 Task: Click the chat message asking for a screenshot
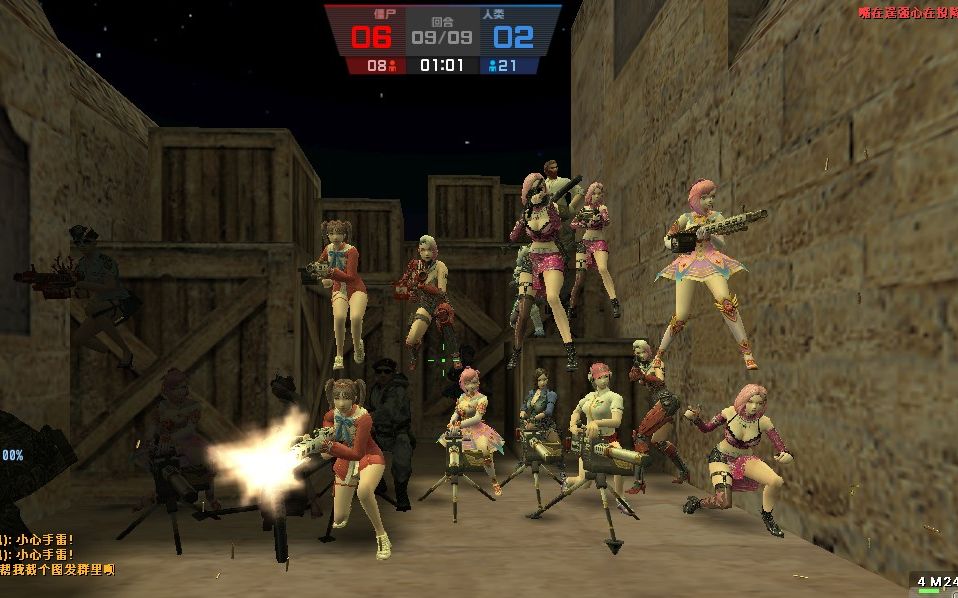tap(58, 569)
